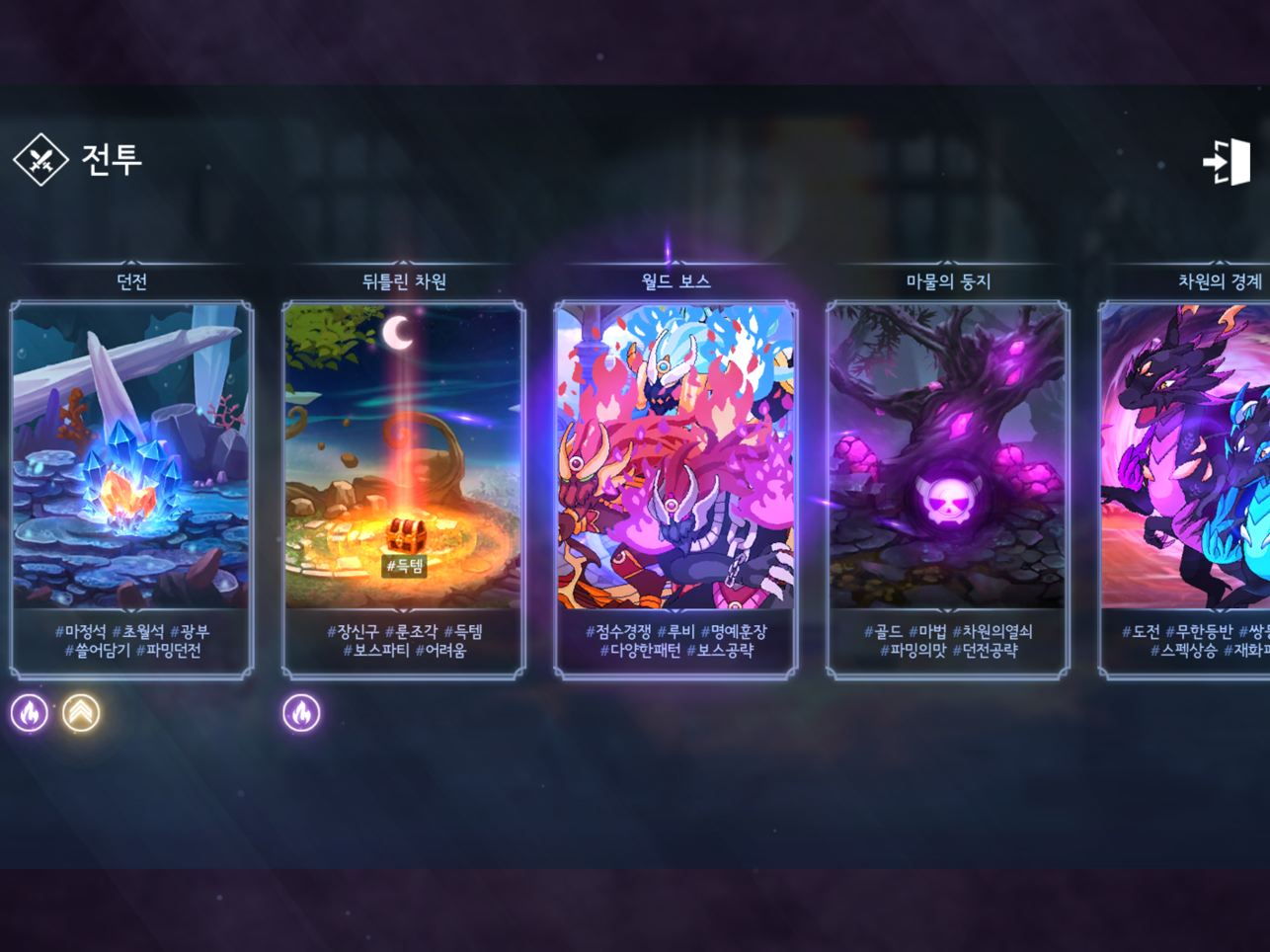The width and height of the screenshot is (1270, 952).
Task: Tap the purple flame icon under 던전
Action: 30,712
